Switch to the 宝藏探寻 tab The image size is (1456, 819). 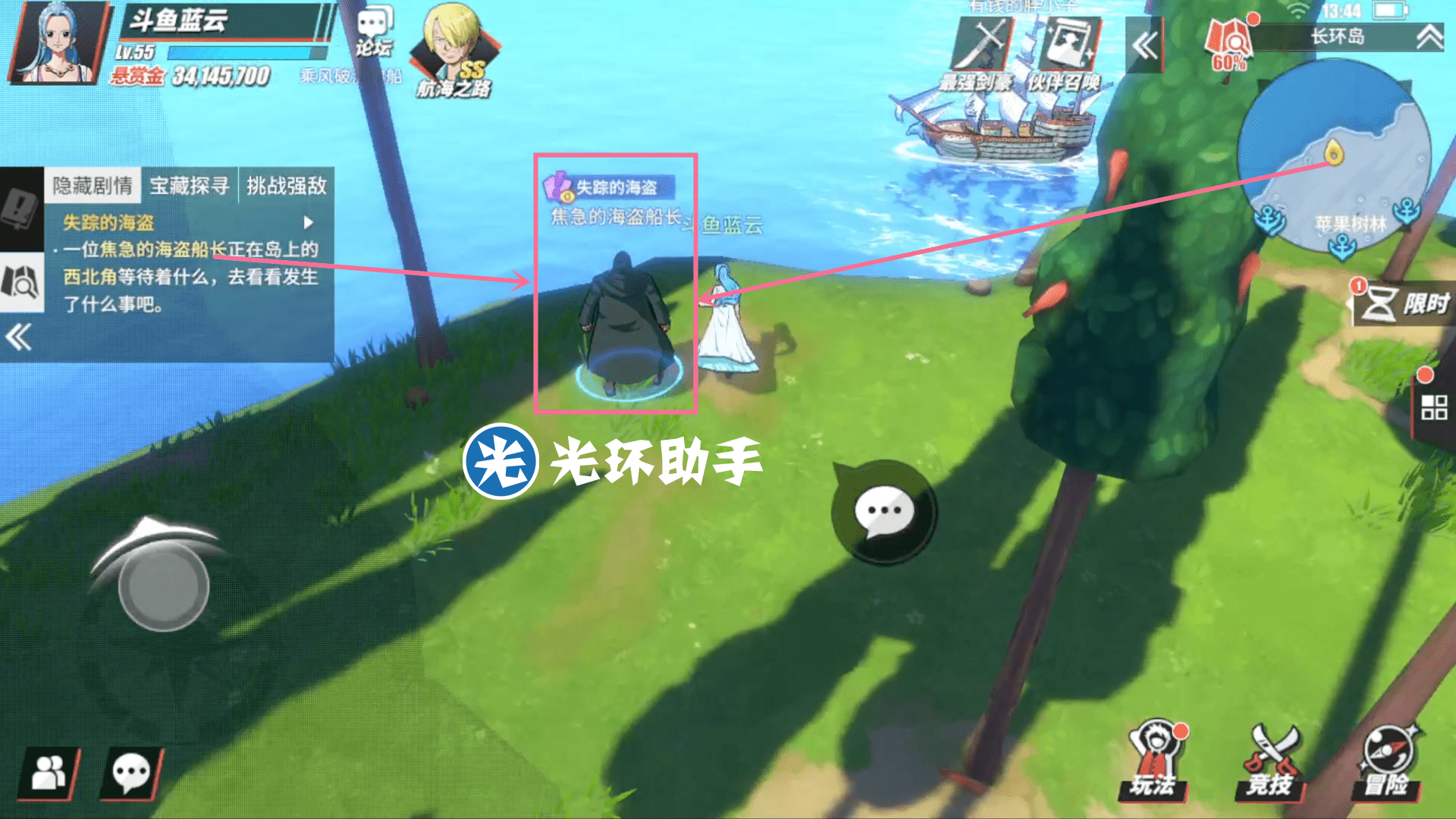coord(191,186)
